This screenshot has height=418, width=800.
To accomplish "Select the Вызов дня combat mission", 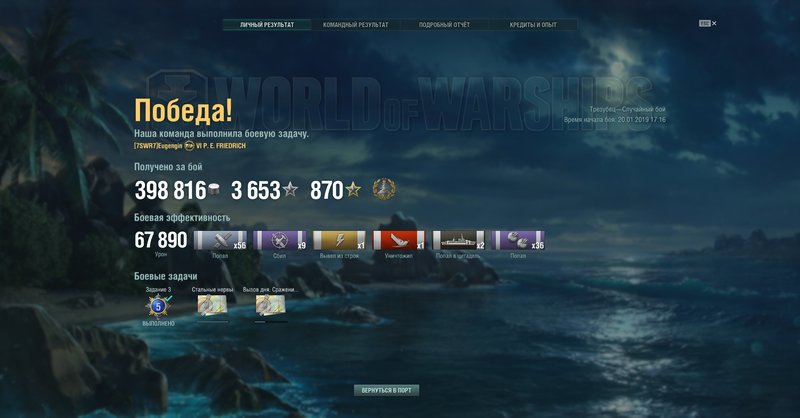I will 270,306.
